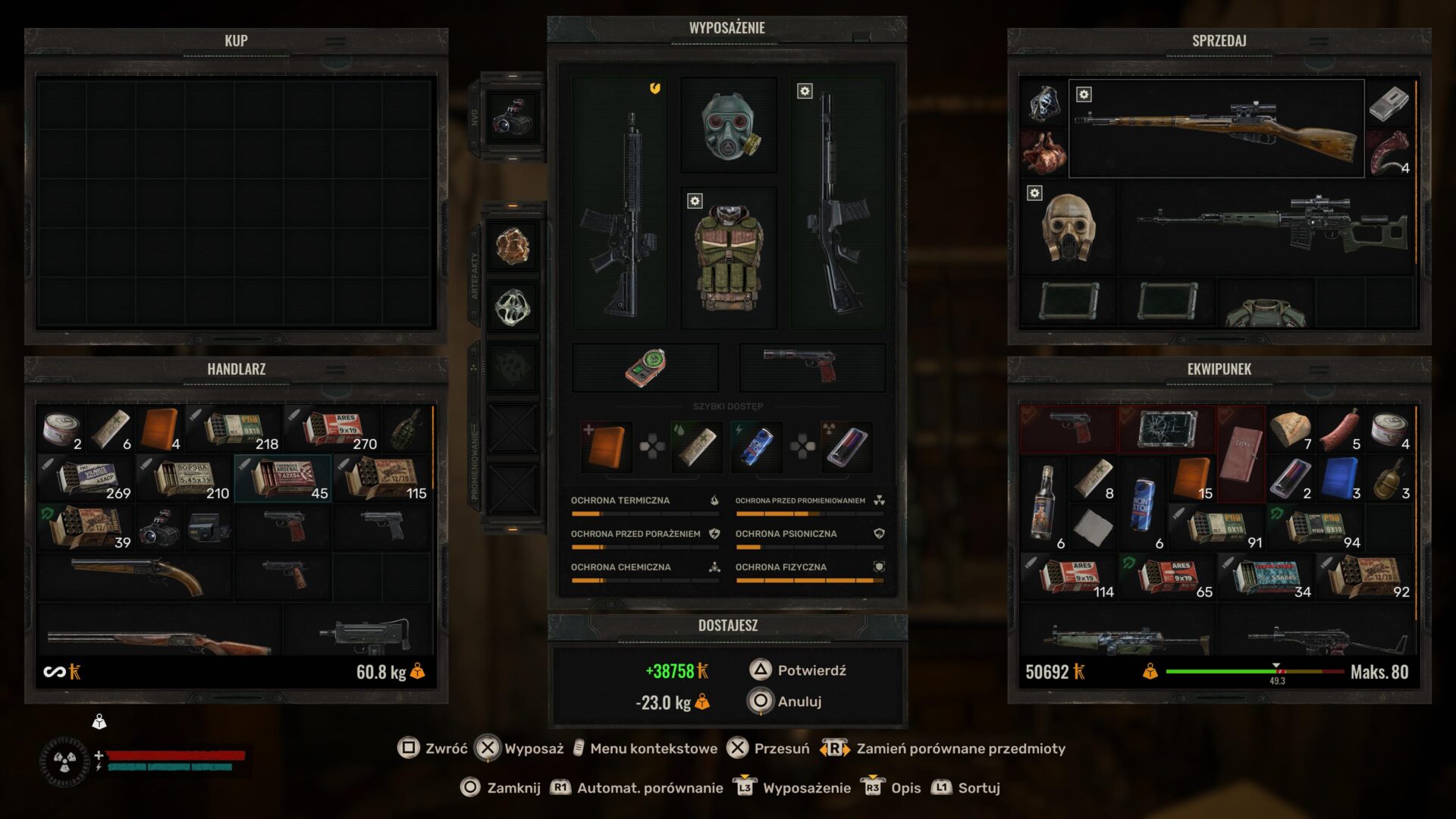Screen dimensions: 1456x819
Task: Select the equipped green armor vest
Action: pos(729,258)
